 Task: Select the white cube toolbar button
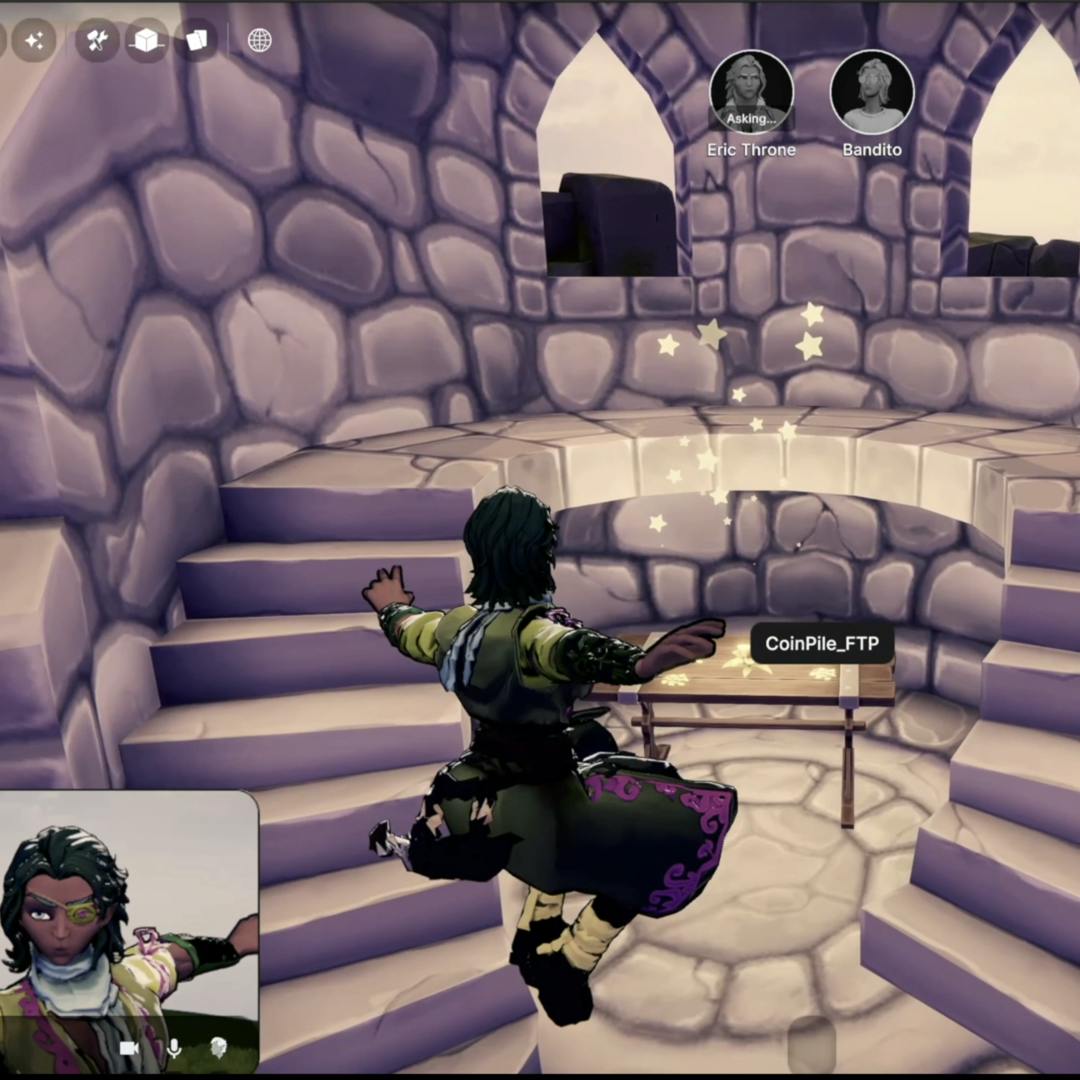(x=147, y=41)
